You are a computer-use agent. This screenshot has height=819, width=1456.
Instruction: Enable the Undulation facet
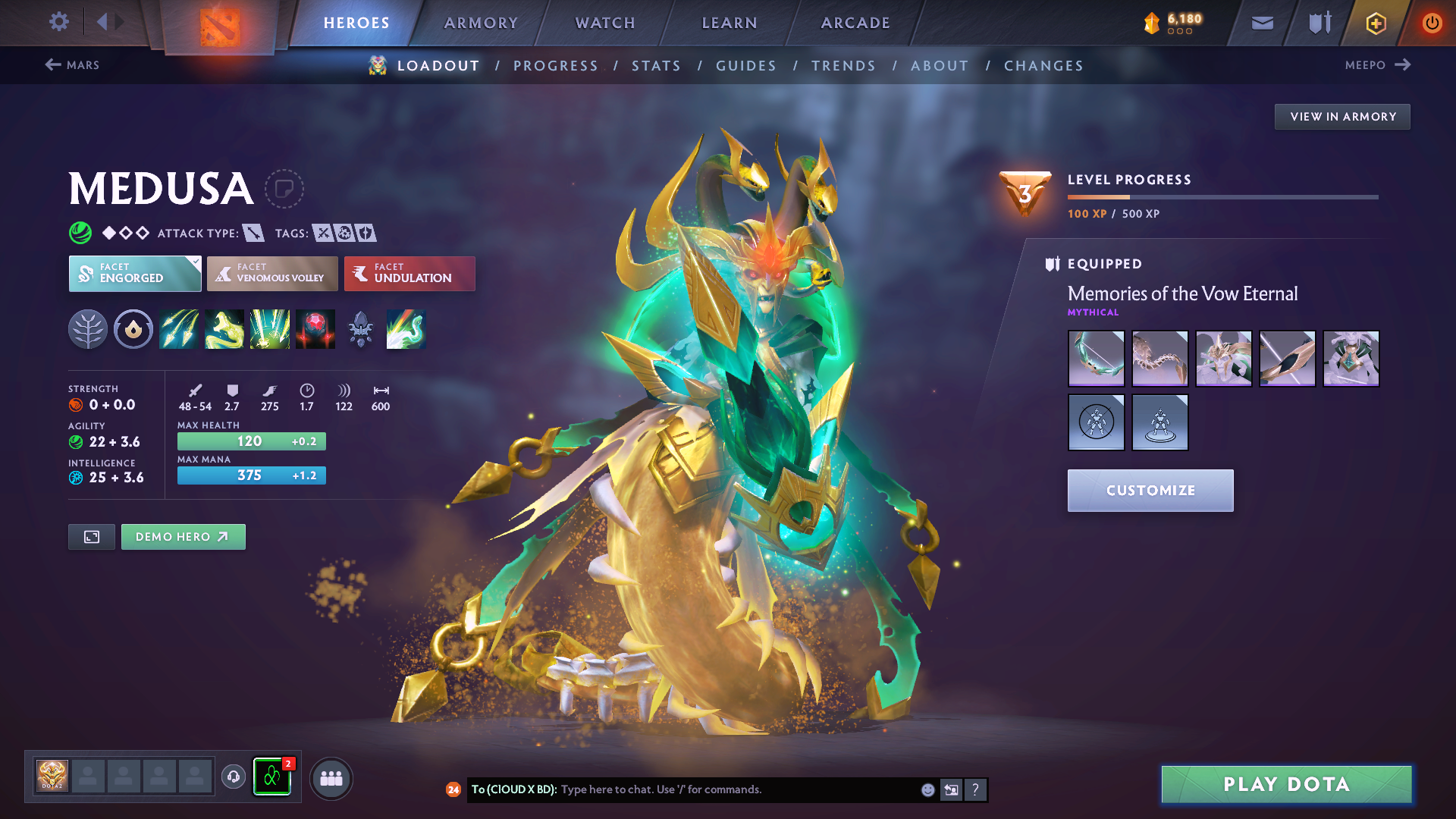[x=409, y=274]
